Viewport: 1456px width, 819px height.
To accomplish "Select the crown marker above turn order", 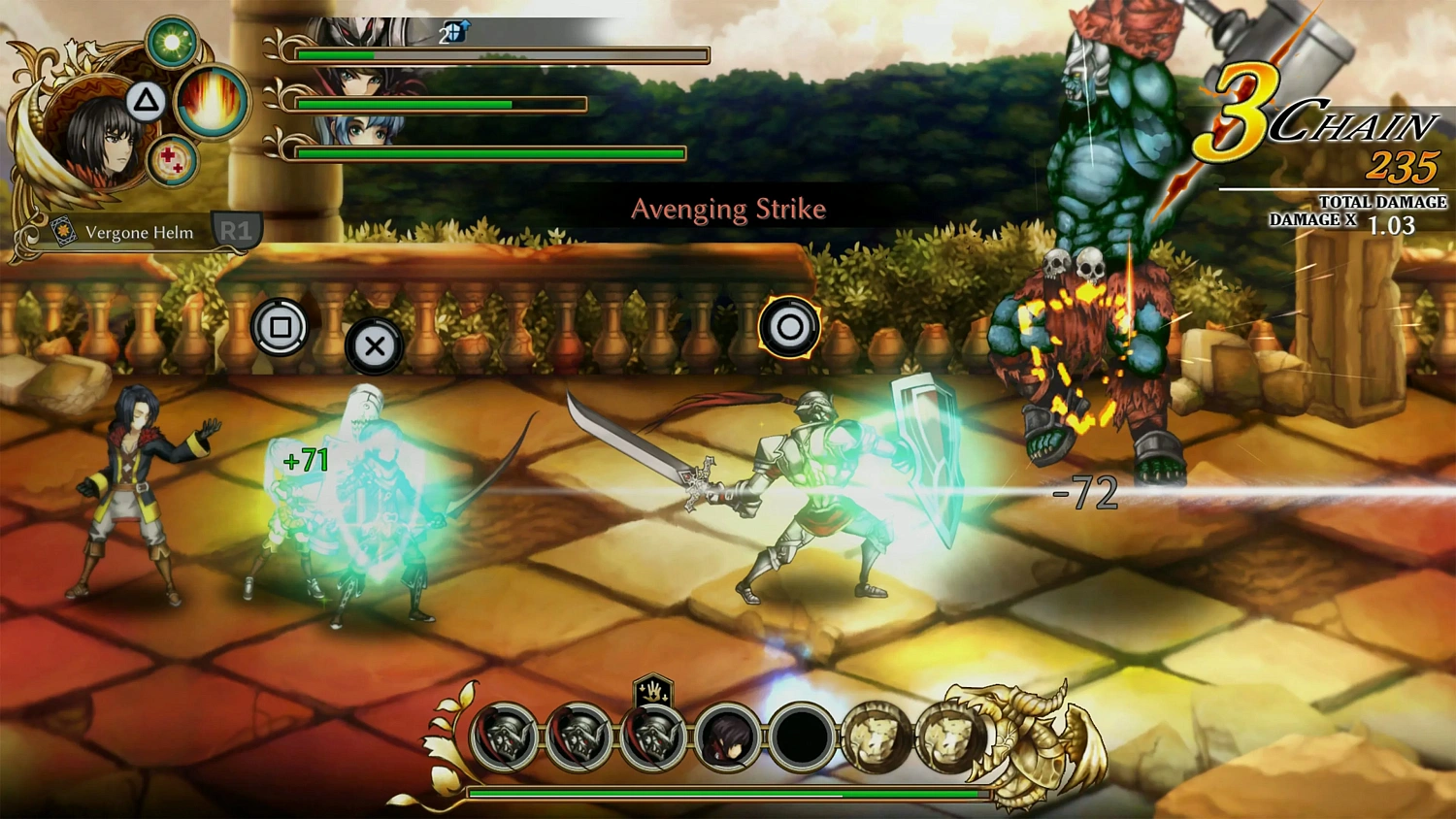I will click(x=655, y=692).
